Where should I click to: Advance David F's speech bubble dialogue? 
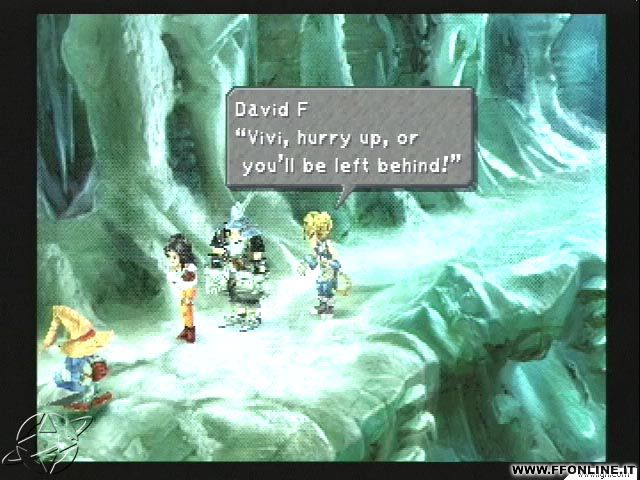[x=349, y=139]
